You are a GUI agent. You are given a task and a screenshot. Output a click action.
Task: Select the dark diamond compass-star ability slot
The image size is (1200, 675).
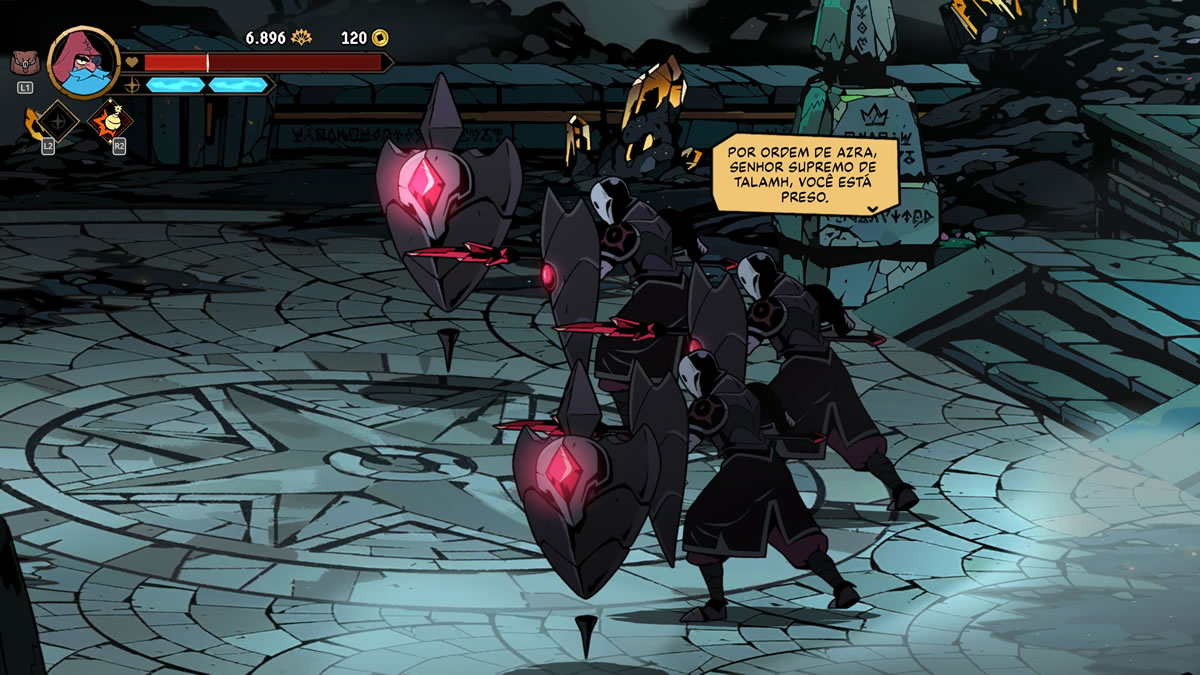coord(60,122)
